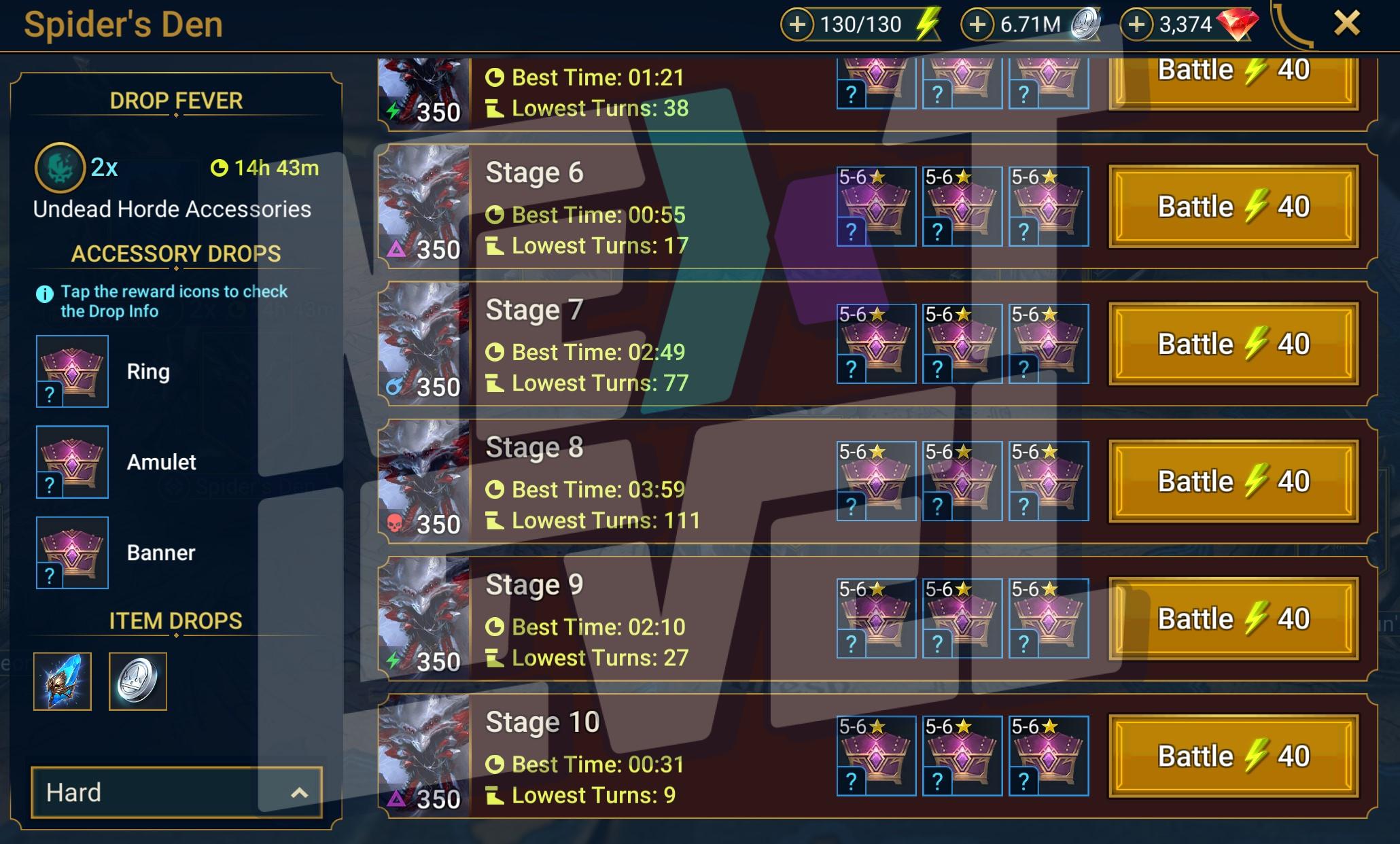Start the Stage 7 battle
The width and height of the screenshot is (1400, 844).
tap(1233, 344)
